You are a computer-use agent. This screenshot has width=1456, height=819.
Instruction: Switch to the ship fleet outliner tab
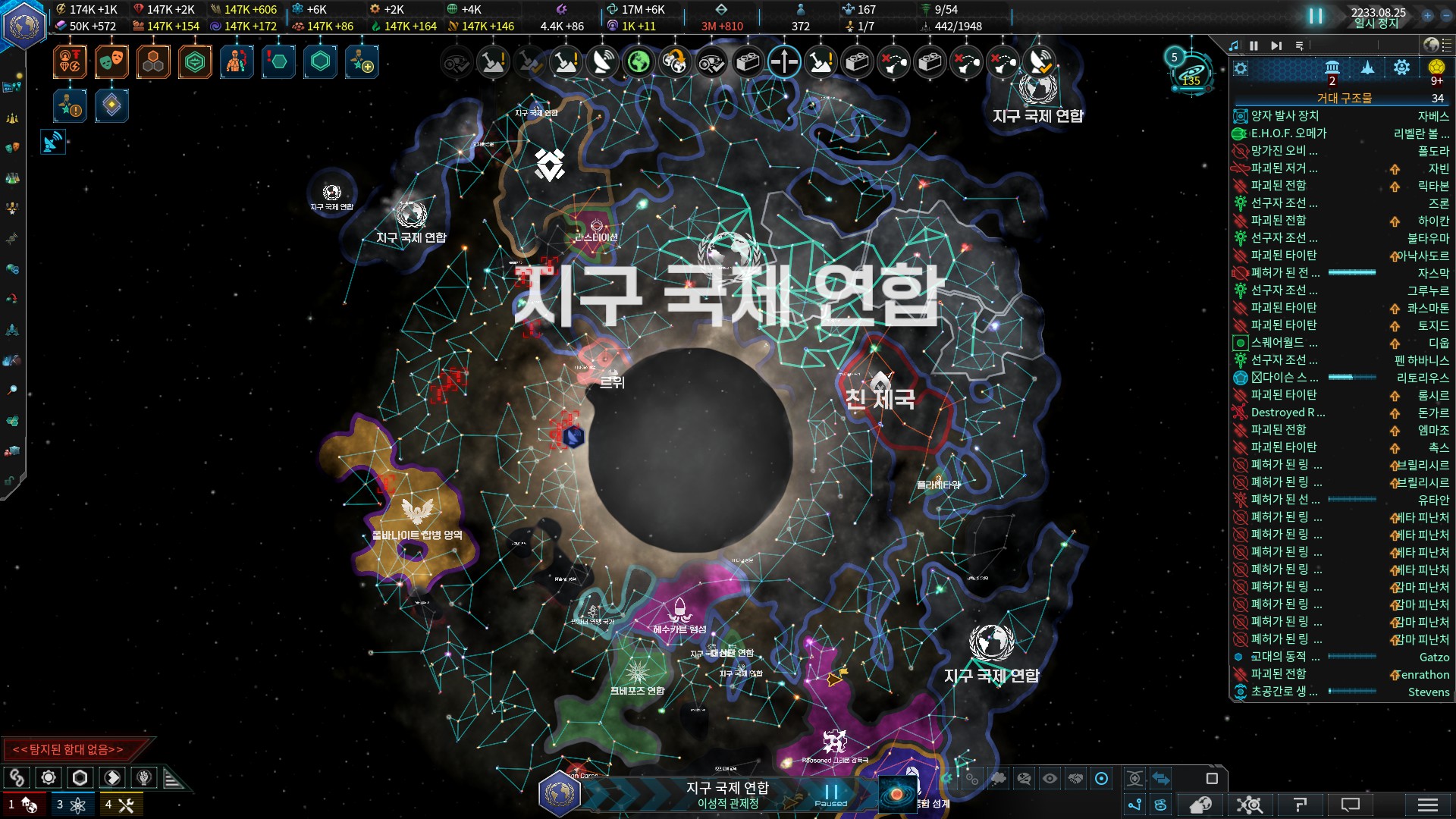coord(1367,67)
